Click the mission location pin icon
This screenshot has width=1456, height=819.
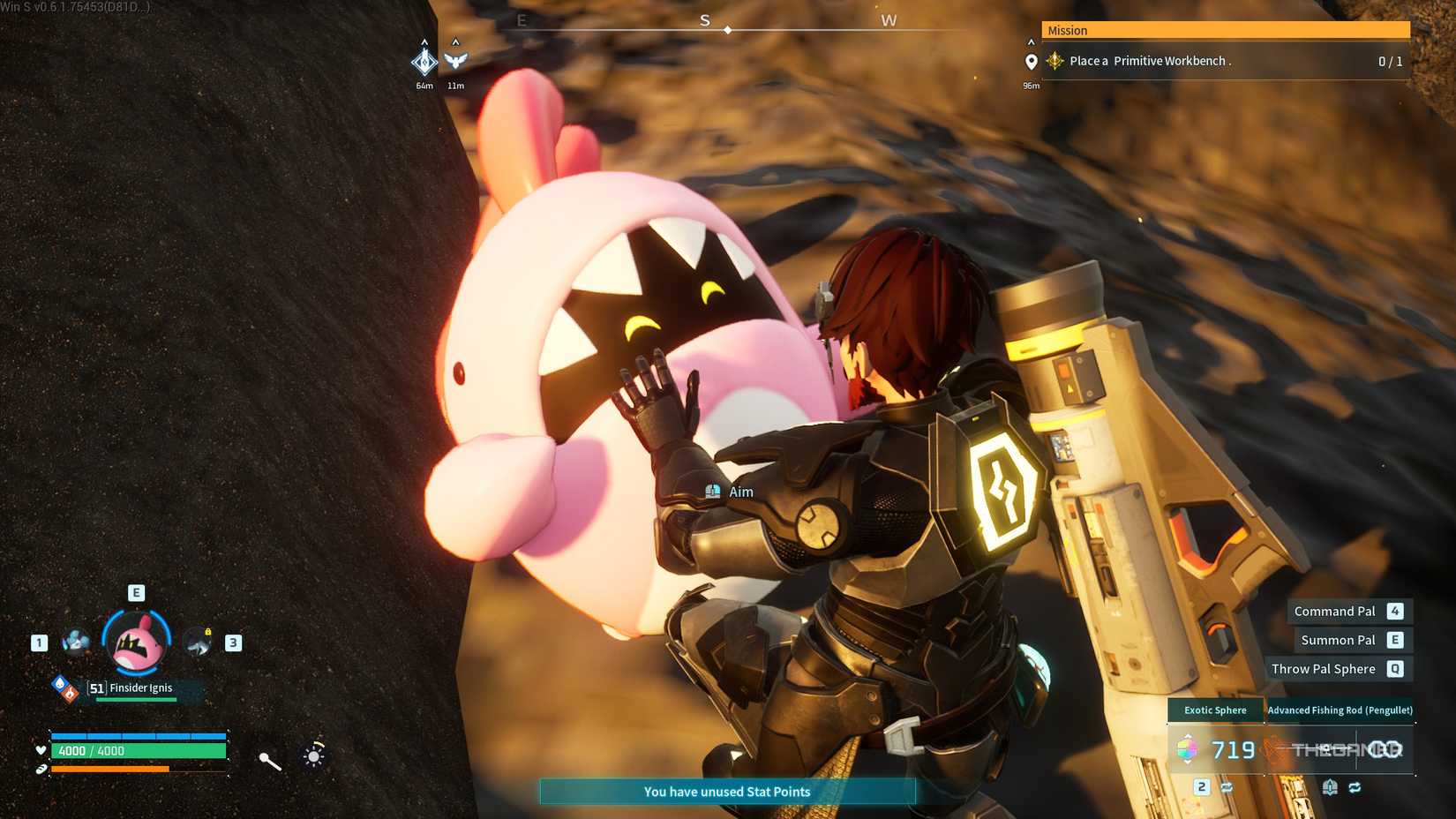[x=1031, y=62]
